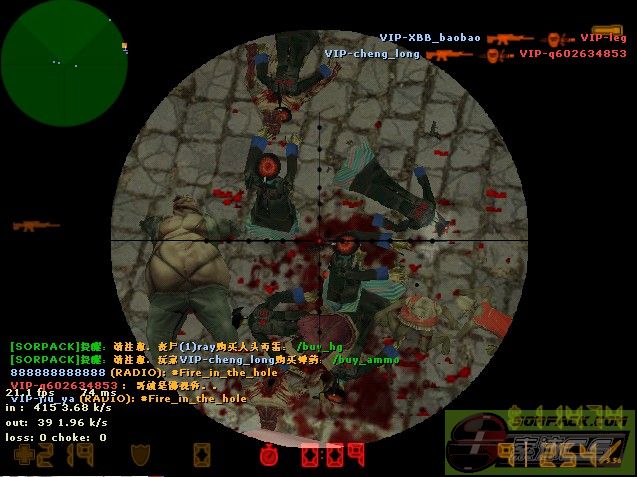Select the VIP-cheng_long kill feed entry
The image size is (637, 477).
coord(372,54)
